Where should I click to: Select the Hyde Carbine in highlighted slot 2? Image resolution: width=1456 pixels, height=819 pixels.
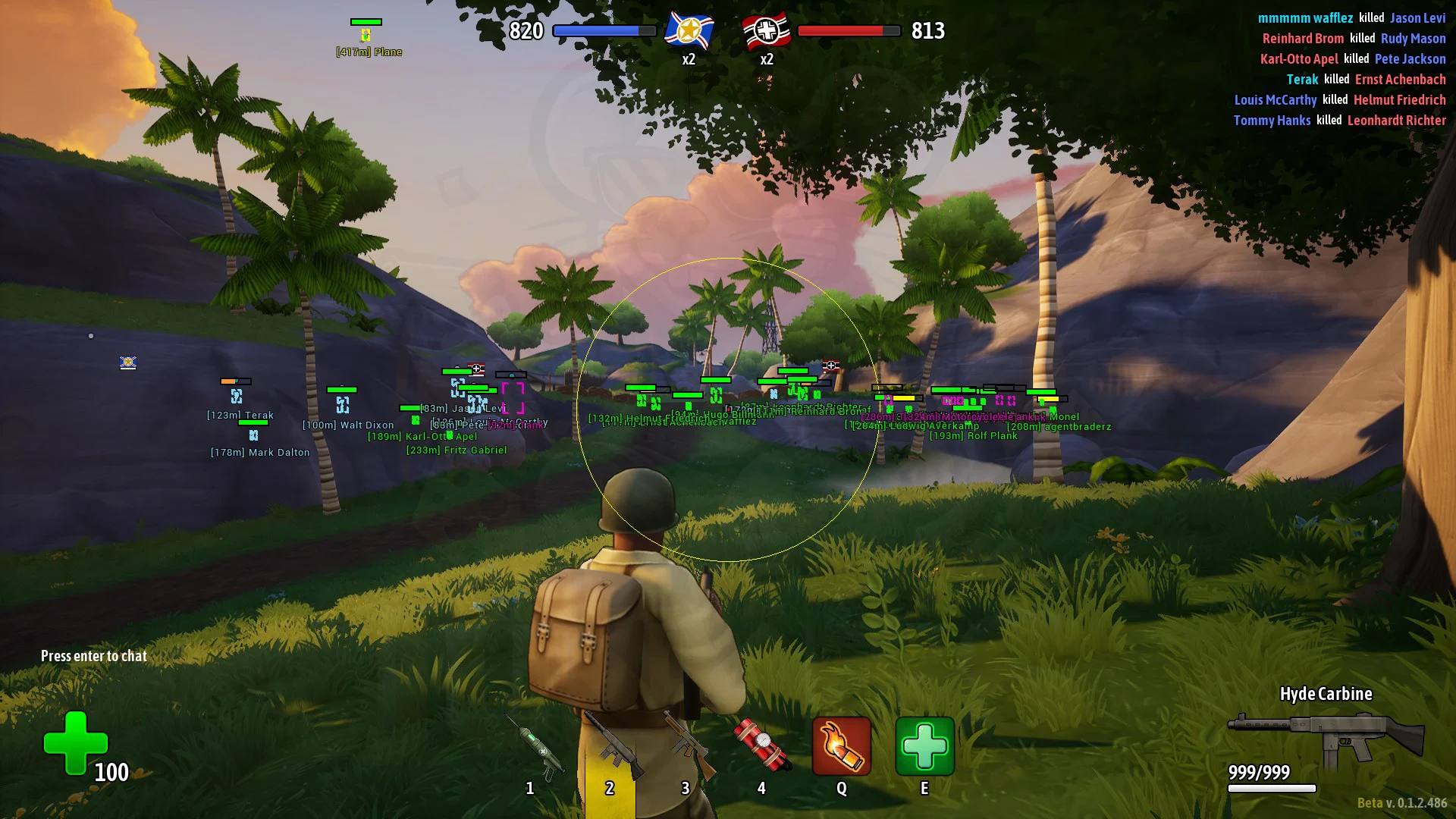point(611,748)
